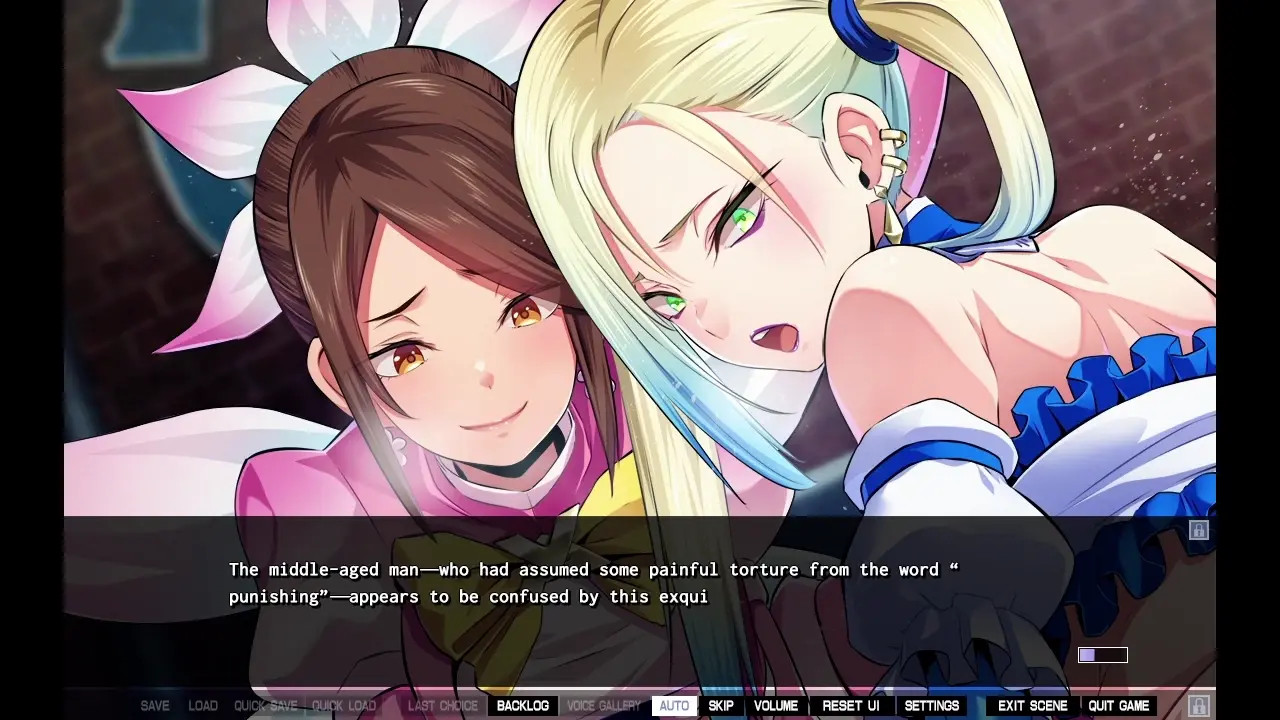Toggle Auto text advance mode

click(674, 706)
